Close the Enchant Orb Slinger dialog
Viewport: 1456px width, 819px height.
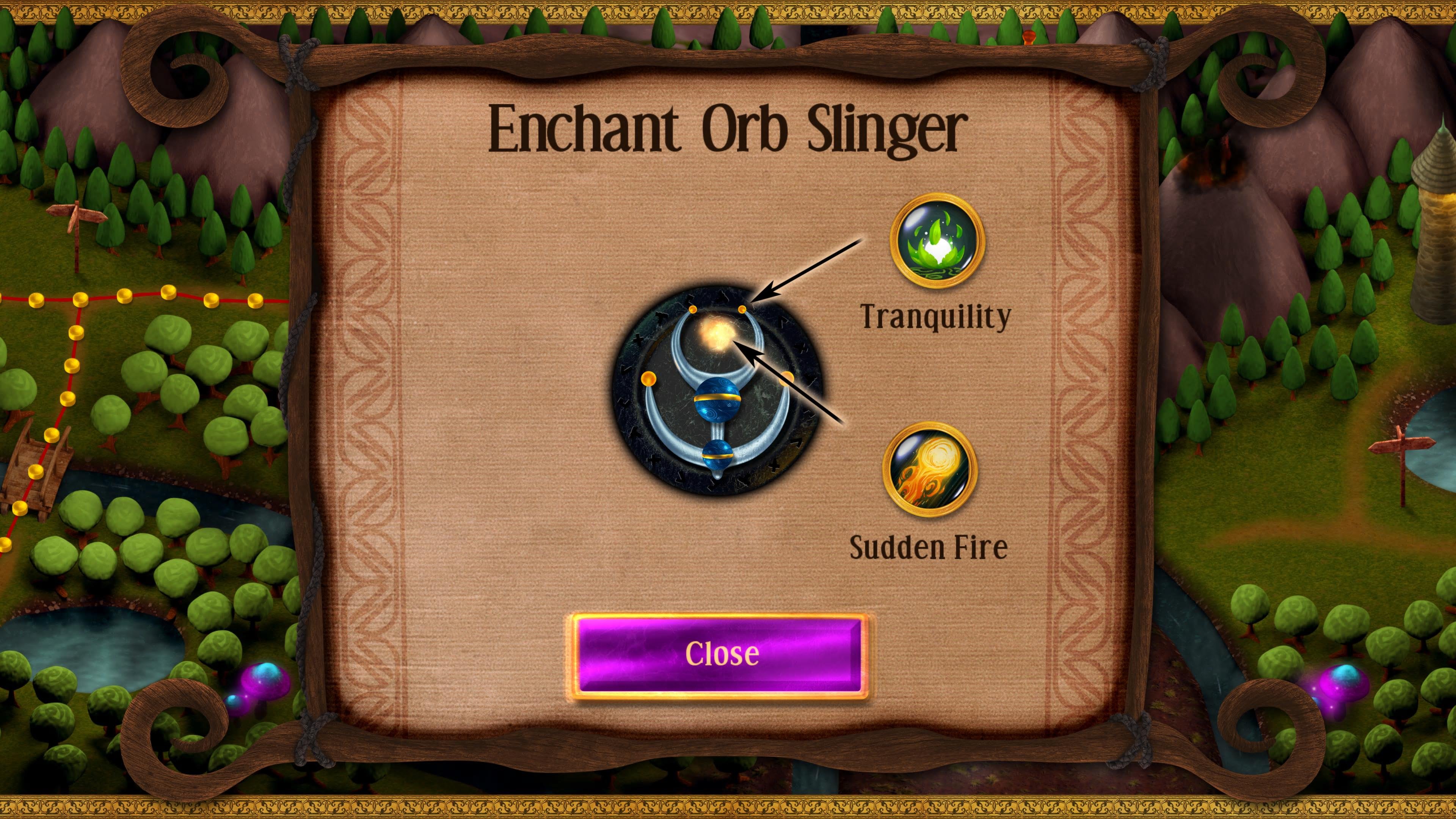click(x=721, y=655)
